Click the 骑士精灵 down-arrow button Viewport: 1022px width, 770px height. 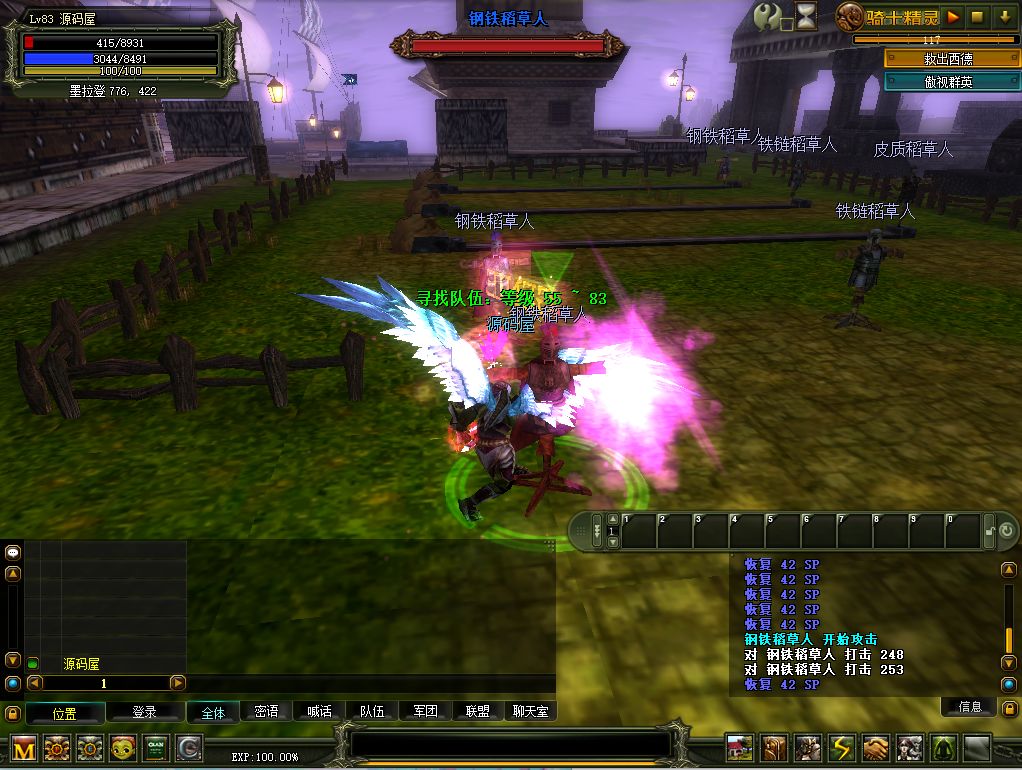point(1005,16)
